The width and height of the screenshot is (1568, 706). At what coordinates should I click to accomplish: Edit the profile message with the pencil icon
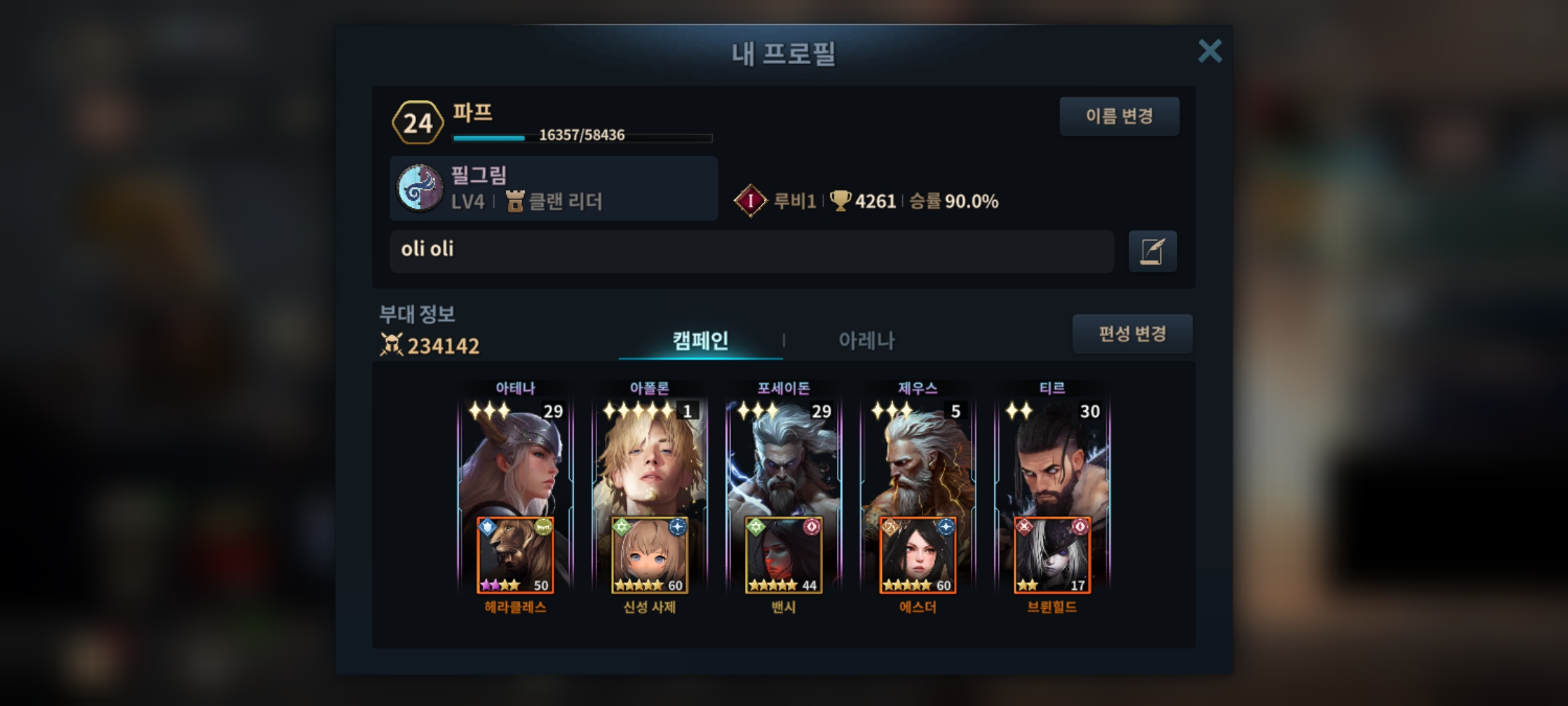[x=1152, y=251]
